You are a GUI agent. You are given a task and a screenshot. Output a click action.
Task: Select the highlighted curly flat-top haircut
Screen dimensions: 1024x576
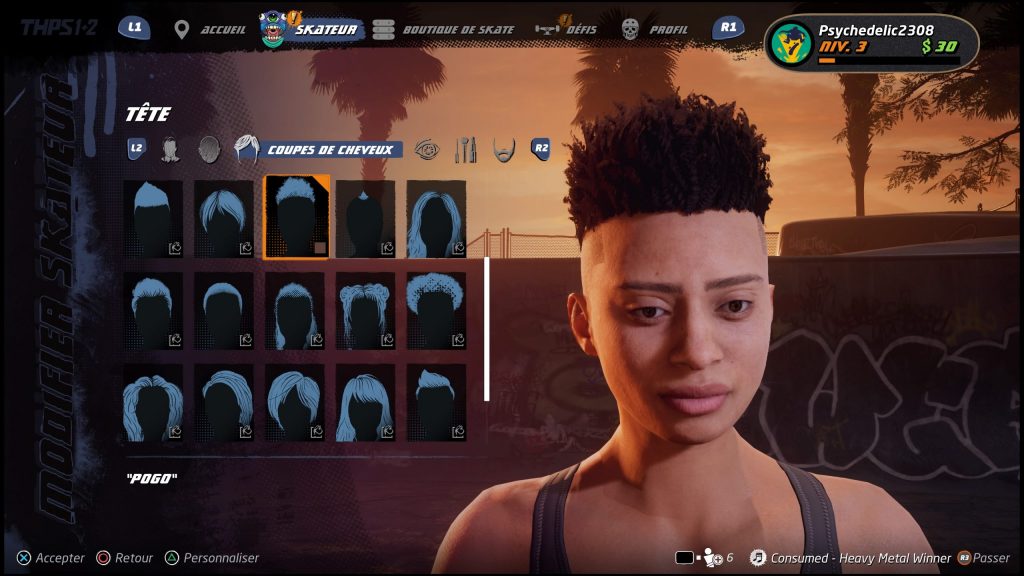[296, 218]
